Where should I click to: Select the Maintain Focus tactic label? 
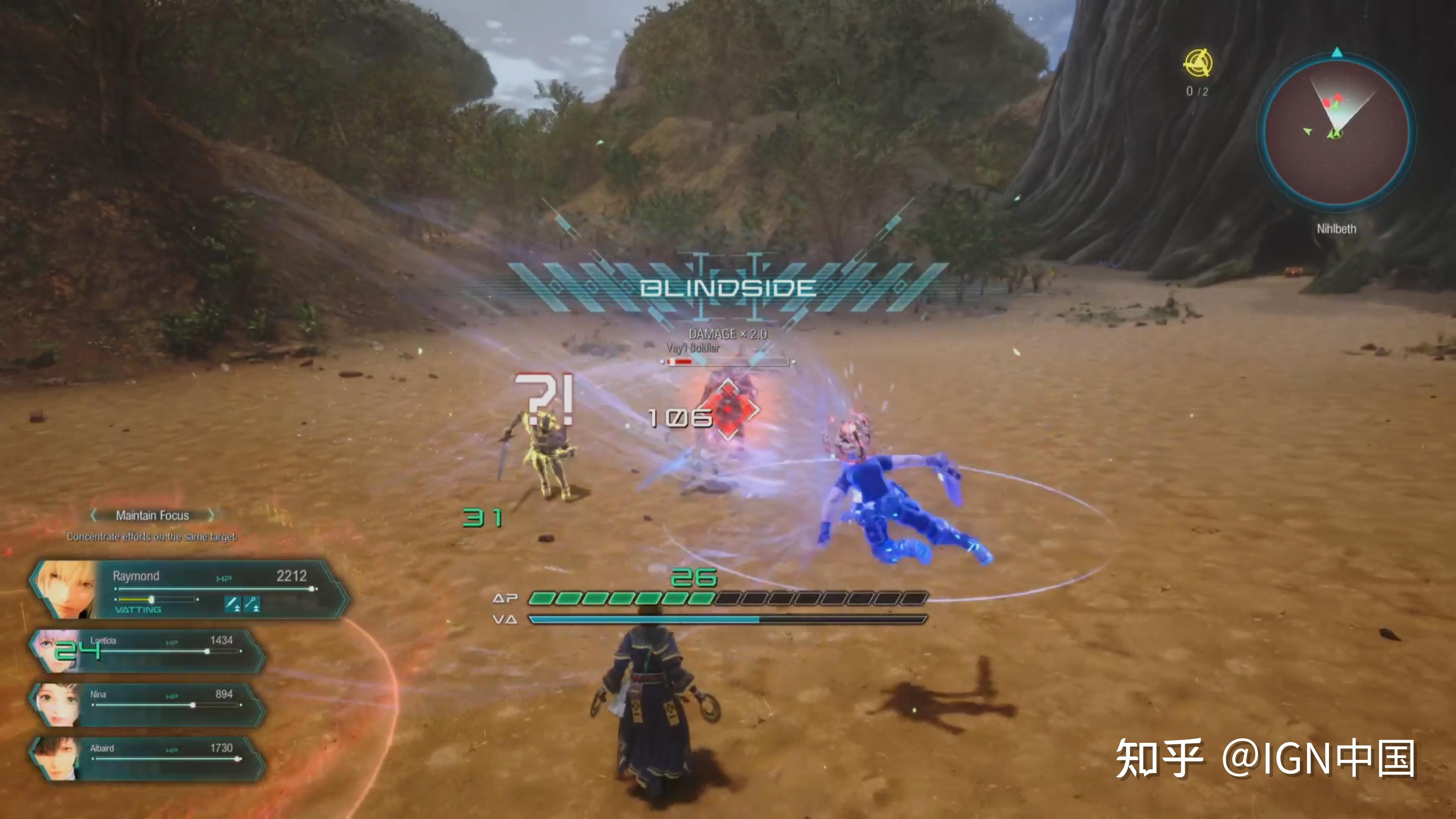(152, 516)
